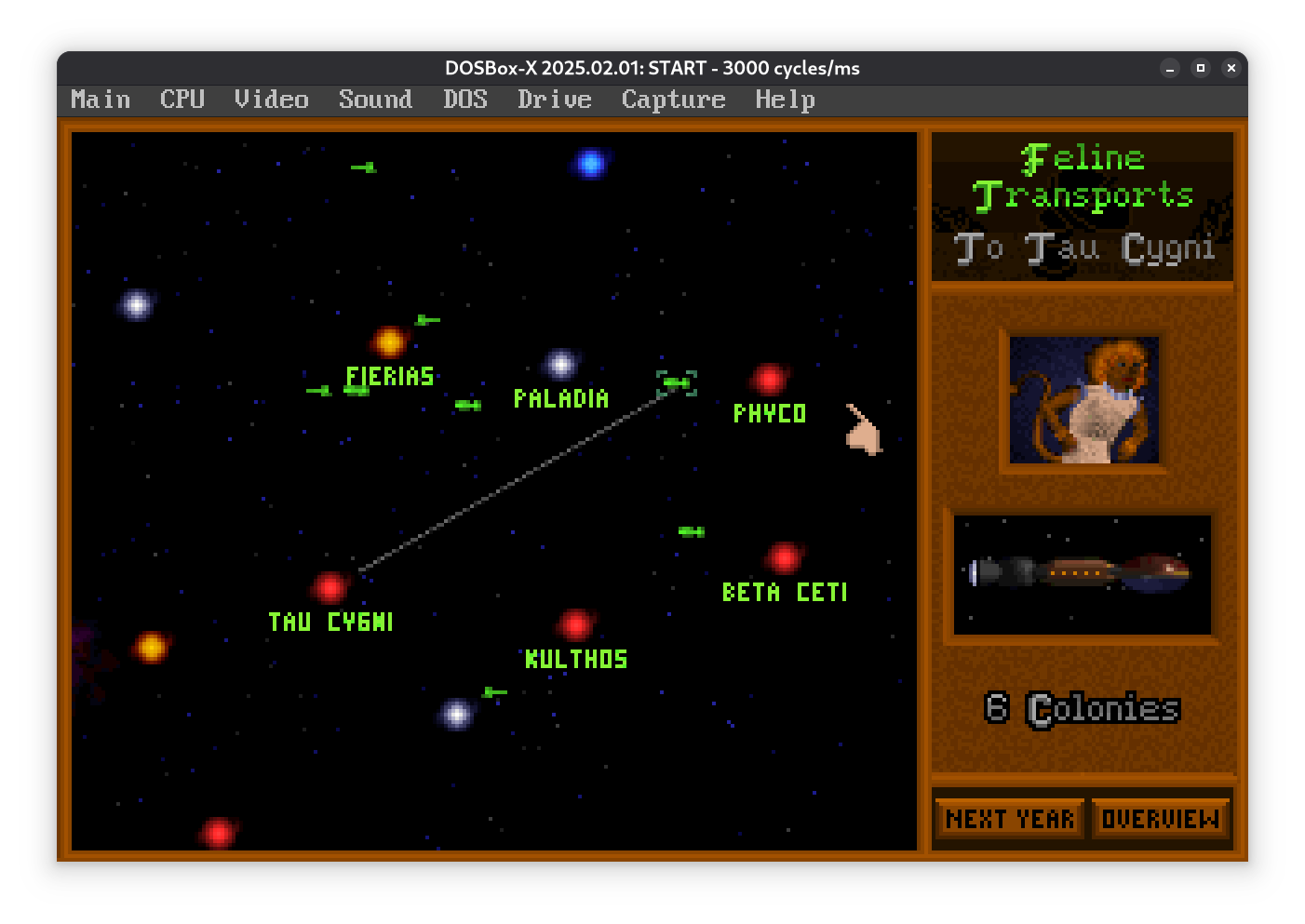This screenshot has width=1305, height=924.
Task: Choose the Kulthos star
Action: tap(575, 624)
